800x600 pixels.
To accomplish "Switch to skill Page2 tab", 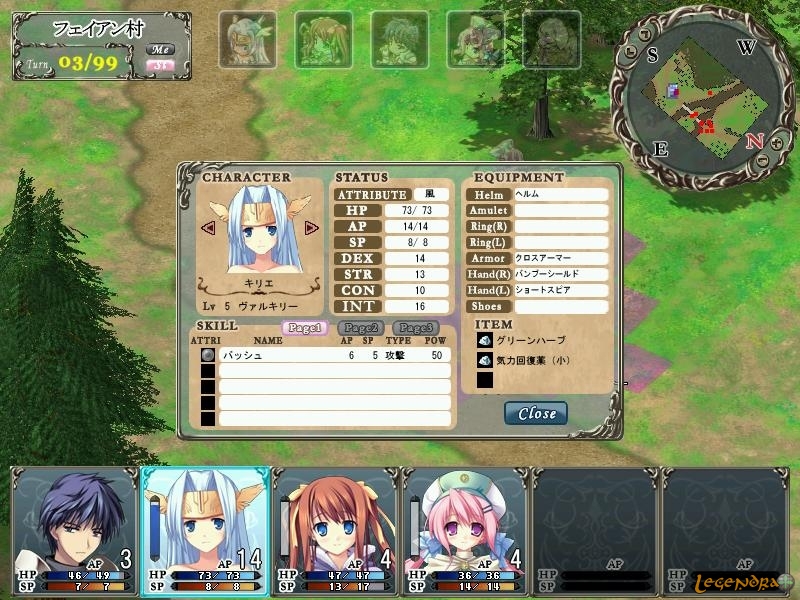I will [360, 327].
